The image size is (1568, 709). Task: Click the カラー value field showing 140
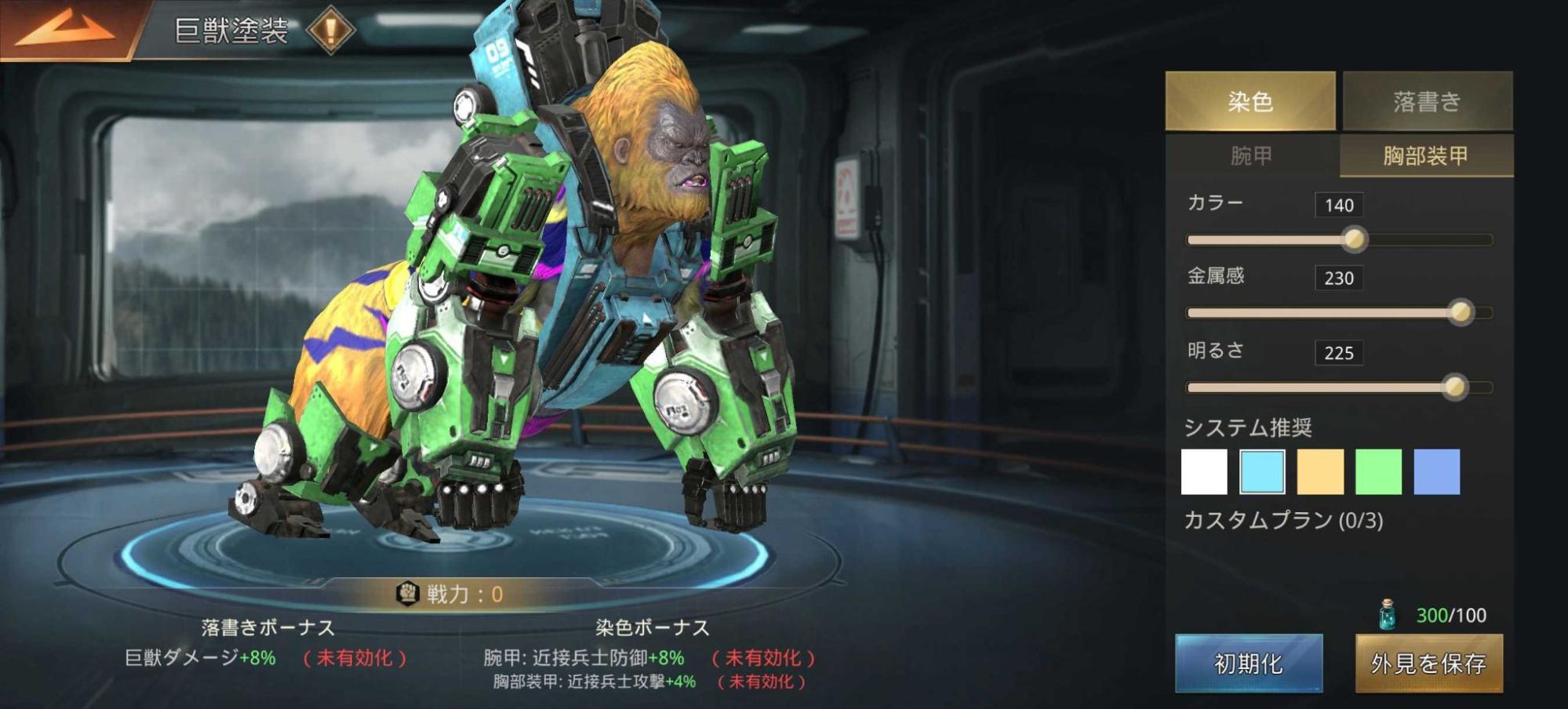pos(1341,205)
